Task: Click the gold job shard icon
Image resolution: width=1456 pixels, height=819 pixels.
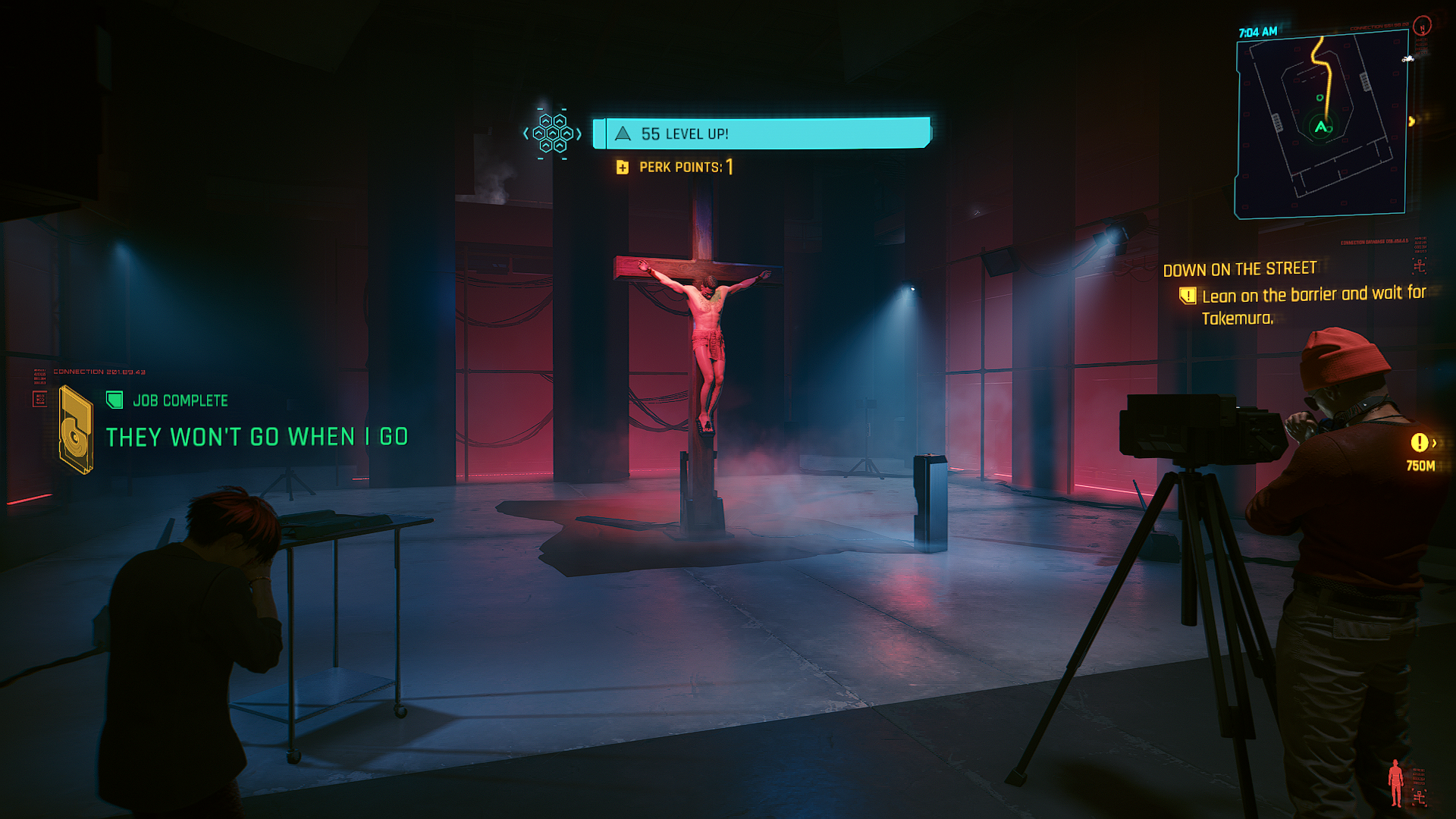Action: [x=76, y=430]
